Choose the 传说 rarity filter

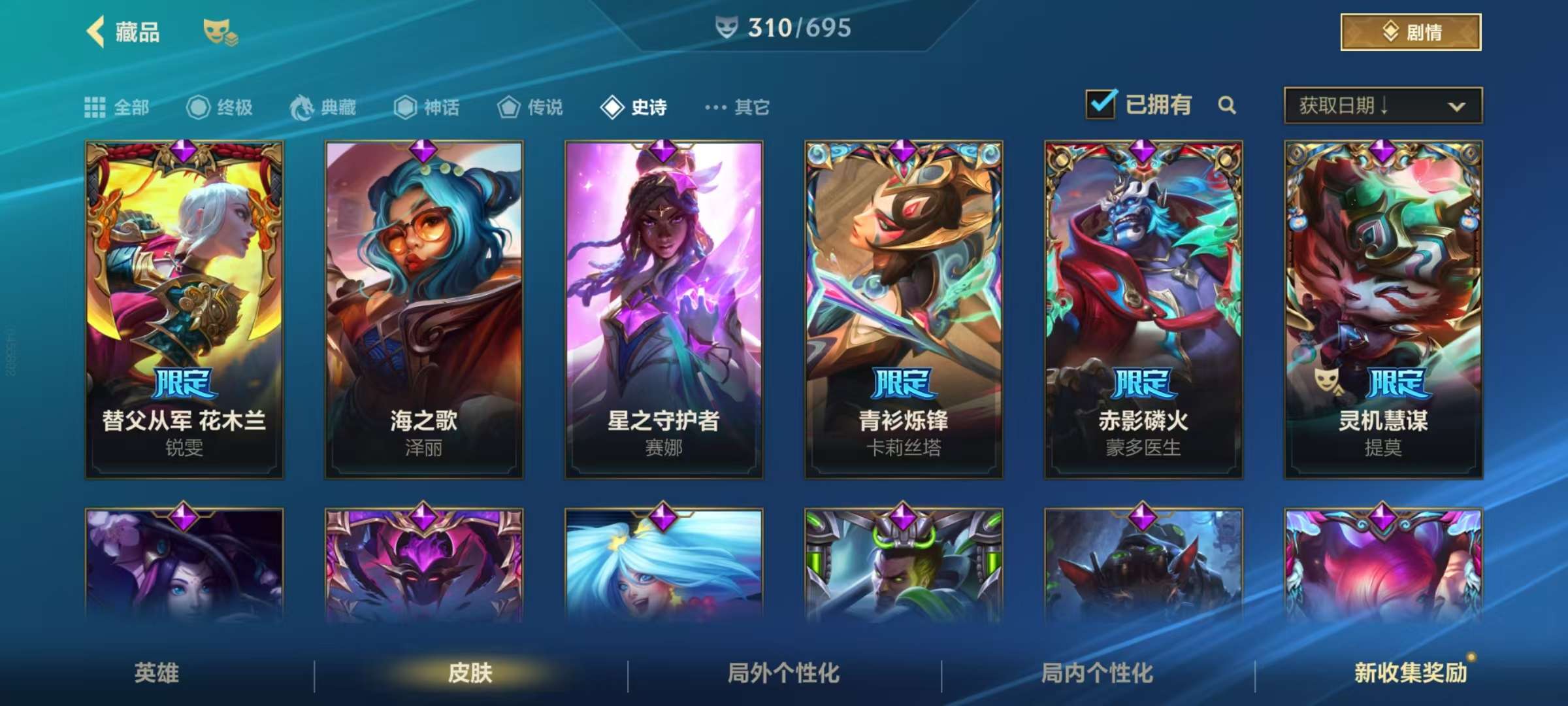530,107
